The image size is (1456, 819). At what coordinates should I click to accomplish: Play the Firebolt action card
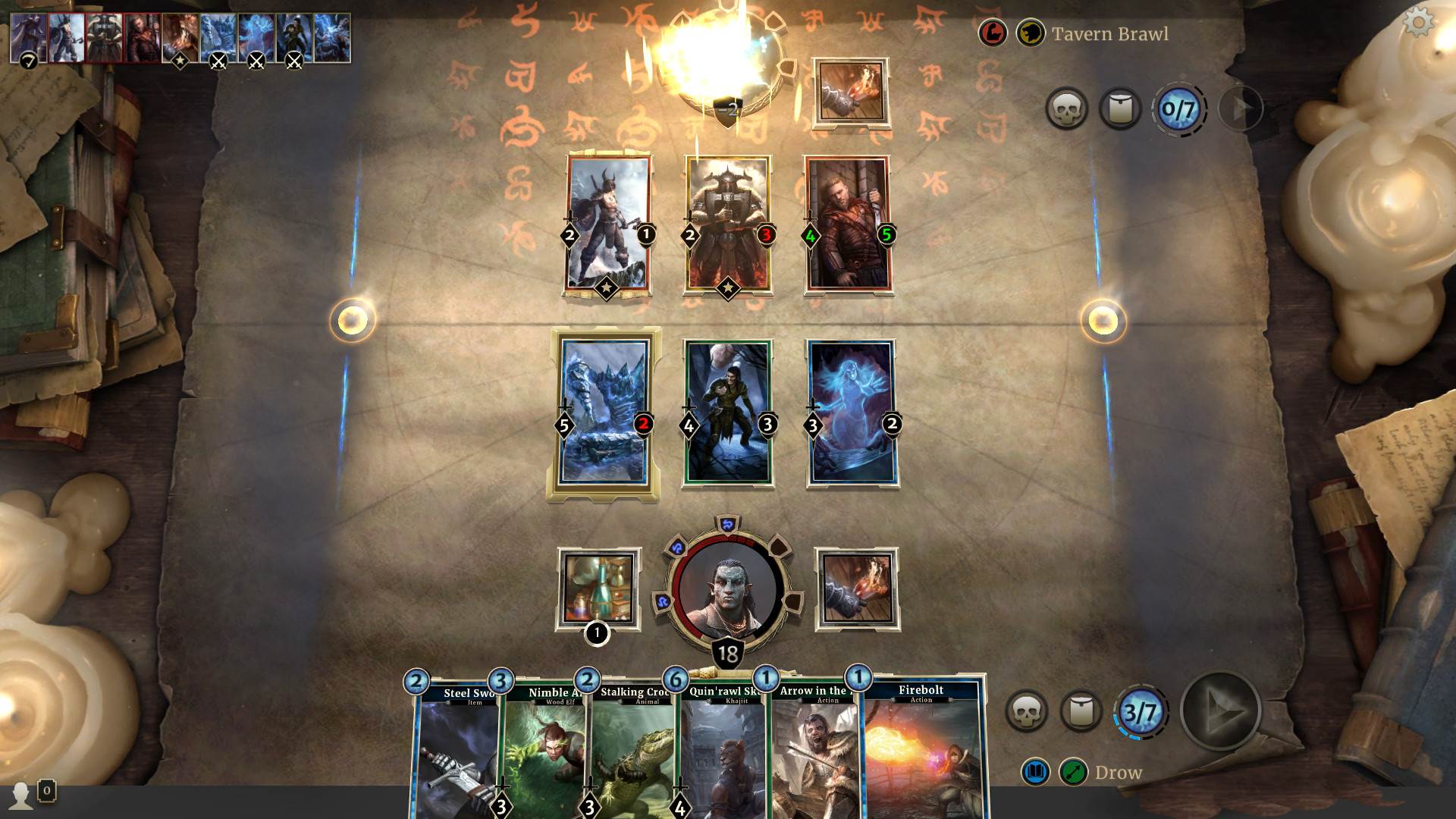pos(921,751)
